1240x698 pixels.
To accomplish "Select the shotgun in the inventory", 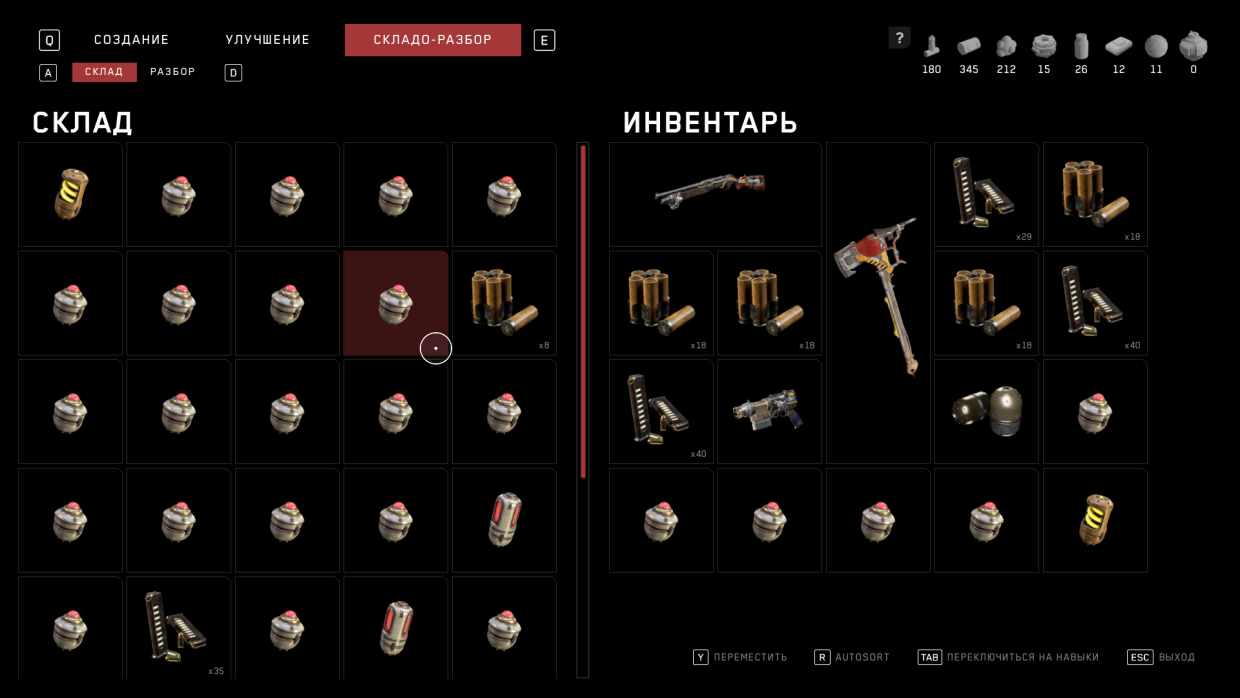I will (715, 194).
